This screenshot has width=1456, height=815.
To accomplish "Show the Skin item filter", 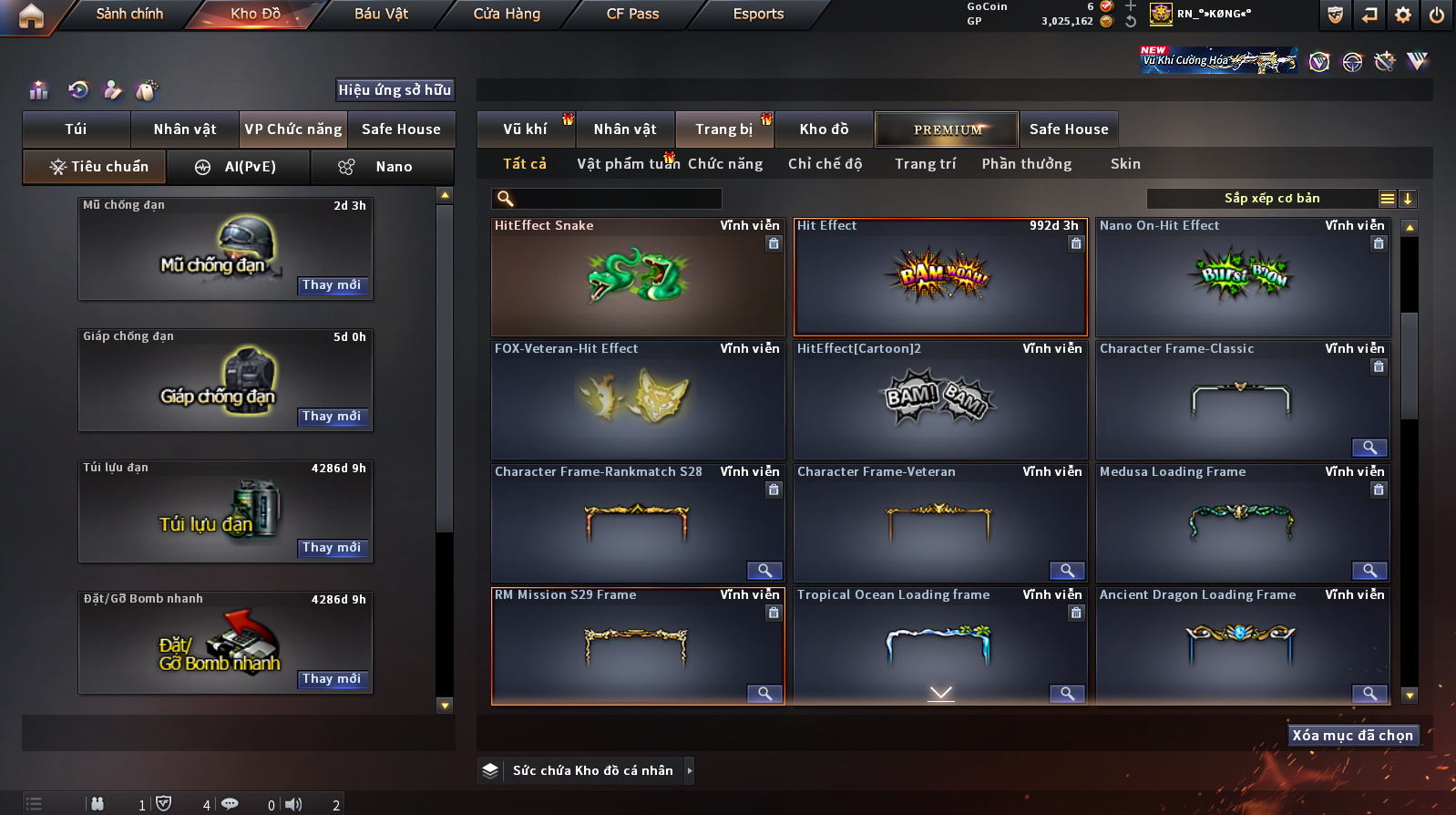I will 1125,164.
